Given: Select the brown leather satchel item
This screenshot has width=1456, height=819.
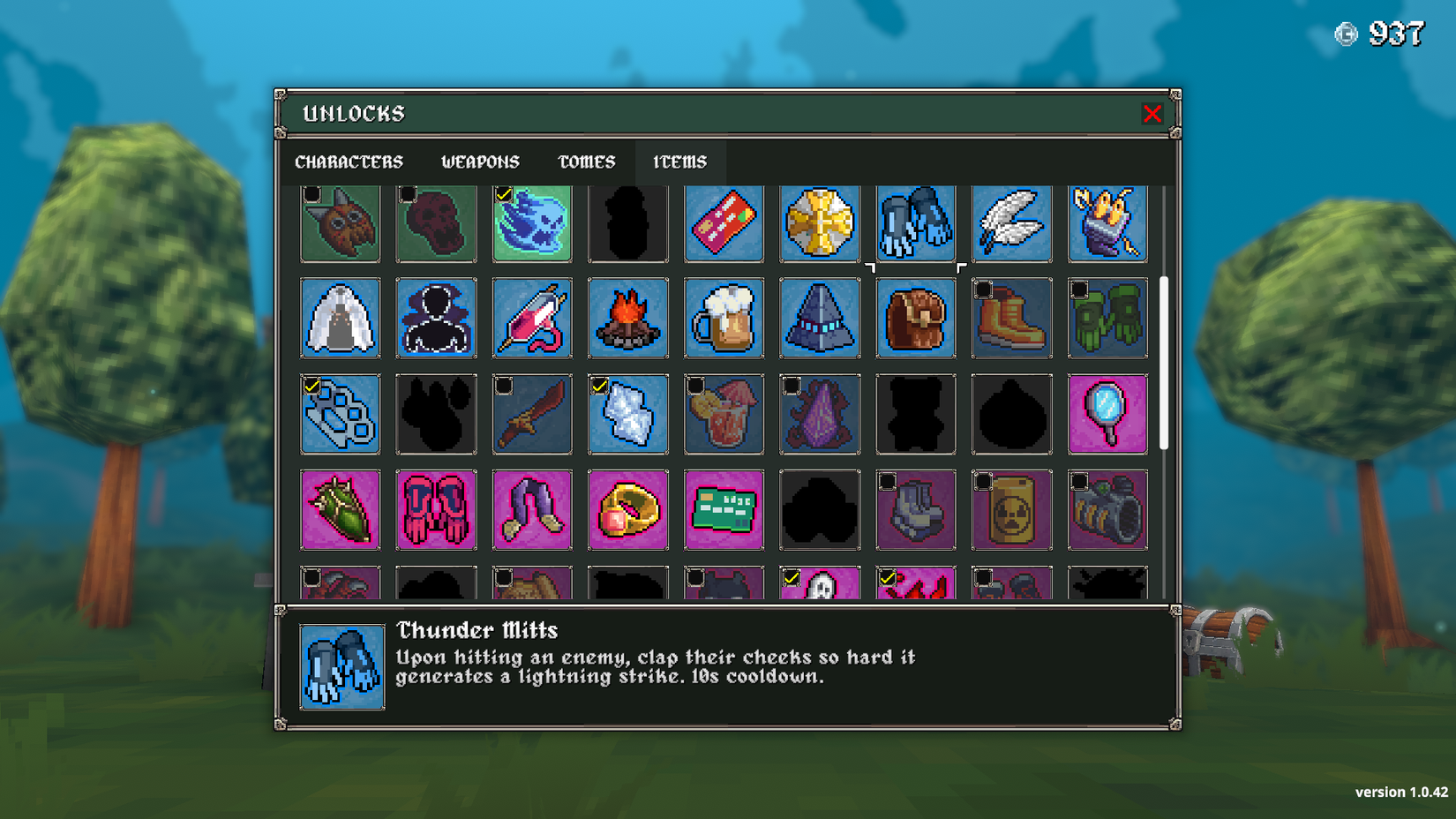Looking at the screenshot, I should (915, 319).
